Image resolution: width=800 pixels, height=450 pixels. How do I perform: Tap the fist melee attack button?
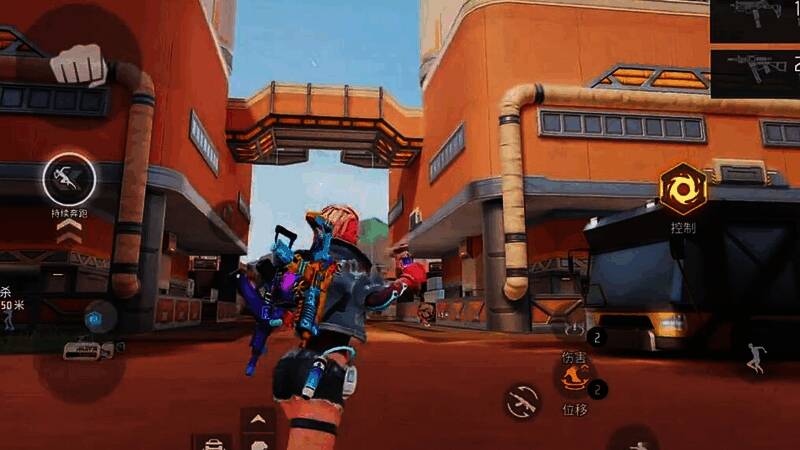[x=78, y=65]
